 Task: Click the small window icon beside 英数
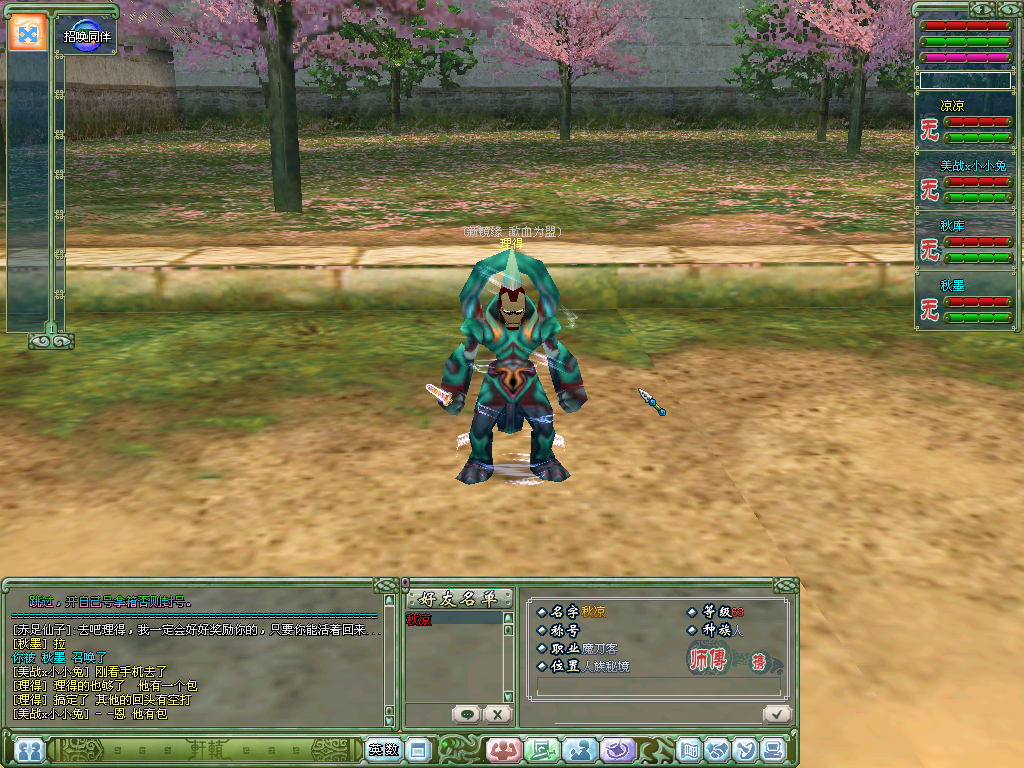(418, 749)
